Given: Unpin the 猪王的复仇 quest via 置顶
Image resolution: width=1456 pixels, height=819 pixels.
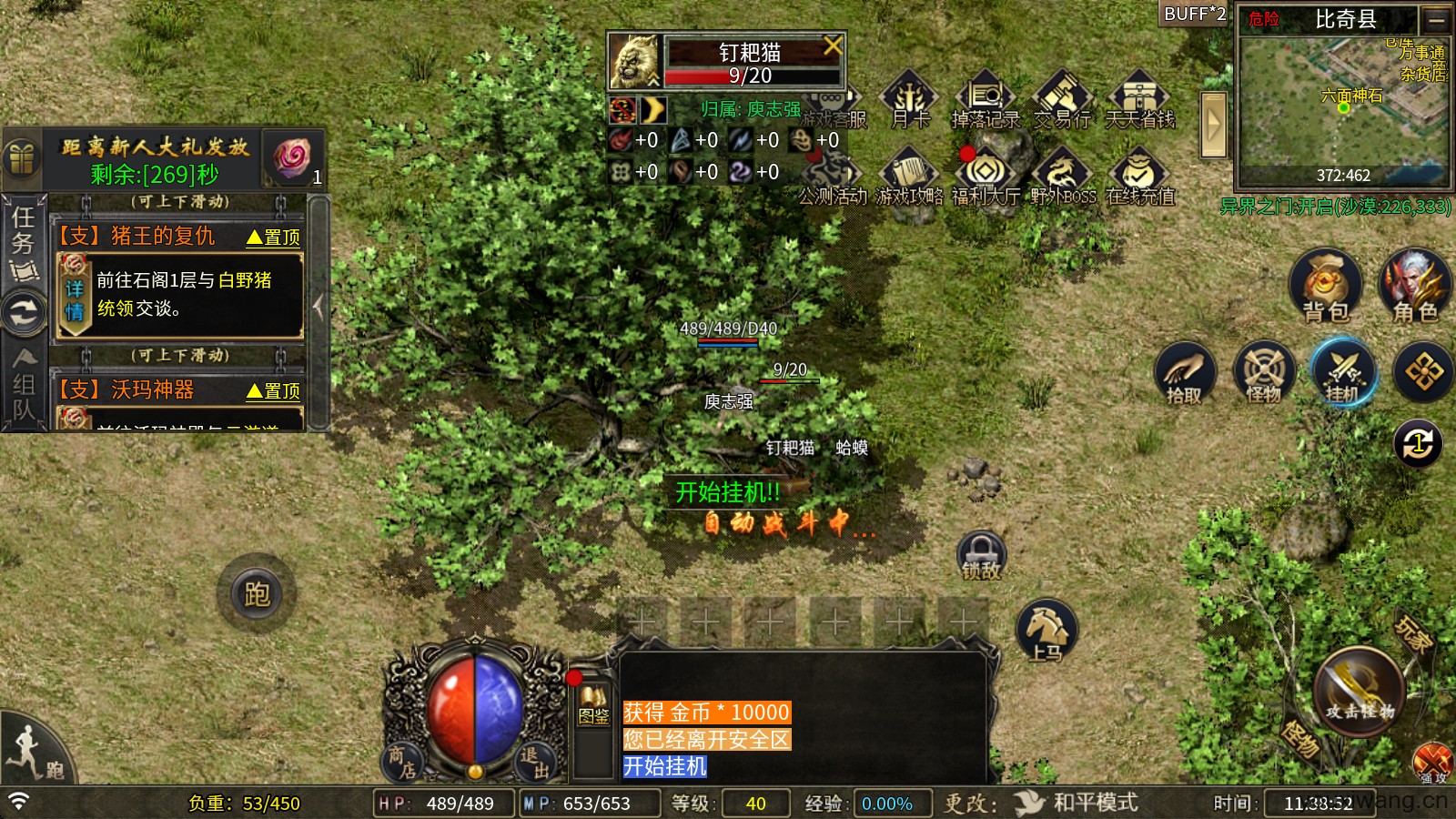Looking at the screenshot, I should [x=275, y=236].
